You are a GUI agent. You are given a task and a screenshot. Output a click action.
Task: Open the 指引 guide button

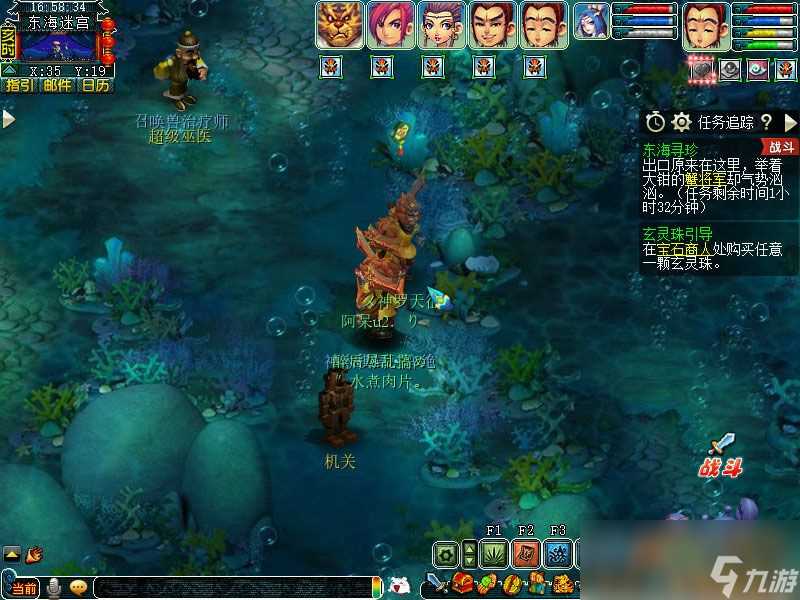18,85
